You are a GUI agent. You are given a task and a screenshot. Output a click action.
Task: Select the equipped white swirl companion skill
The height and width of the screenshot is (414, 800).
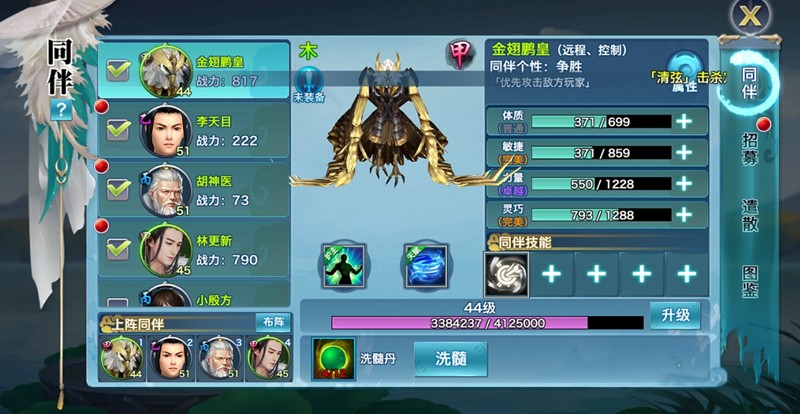(506, 273)
